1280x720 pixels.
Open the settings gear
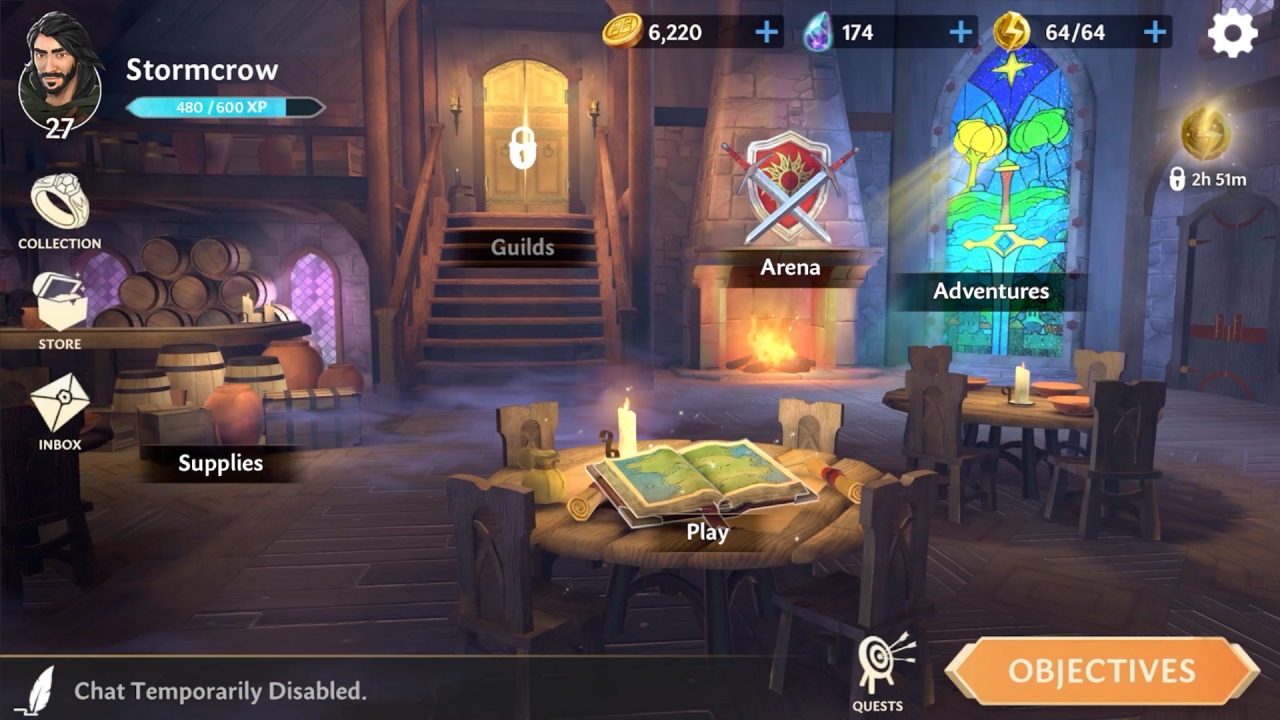click(1233, 33)
